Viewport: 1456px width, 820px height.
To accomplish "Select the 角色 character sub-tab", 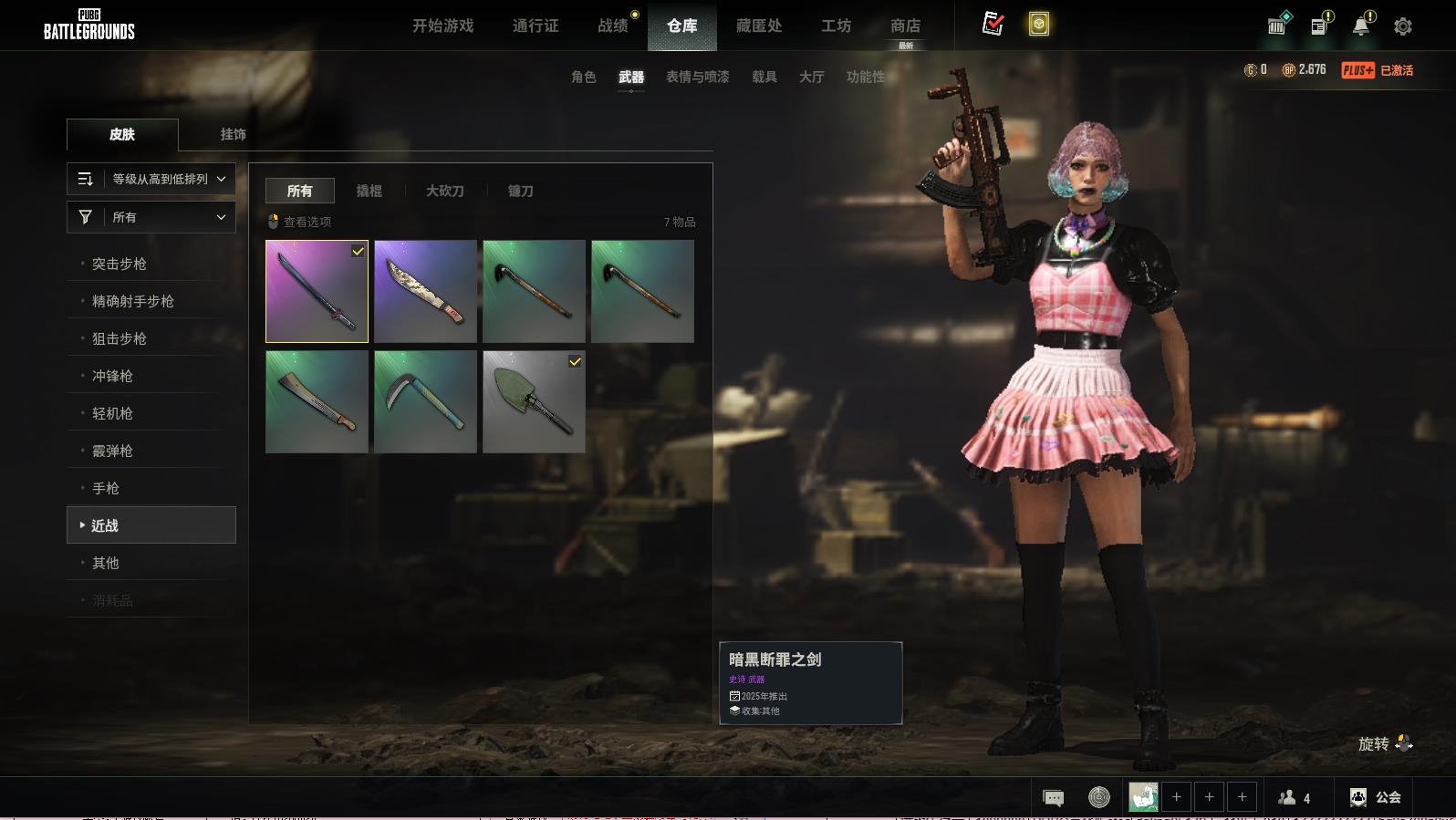I will 583,77.
